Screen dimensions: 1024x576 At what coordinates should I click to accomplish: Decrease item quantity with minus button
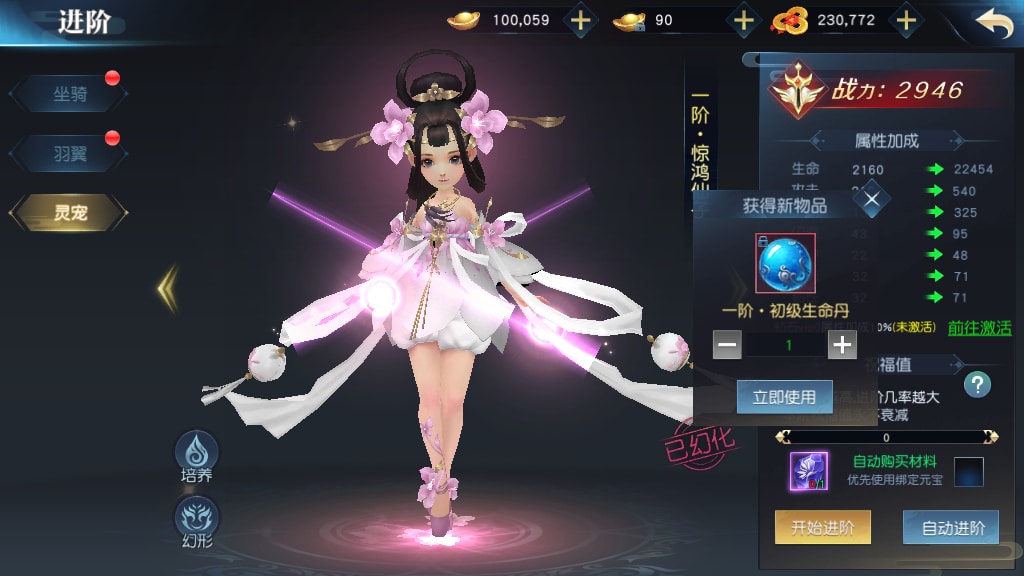(727, 345)
